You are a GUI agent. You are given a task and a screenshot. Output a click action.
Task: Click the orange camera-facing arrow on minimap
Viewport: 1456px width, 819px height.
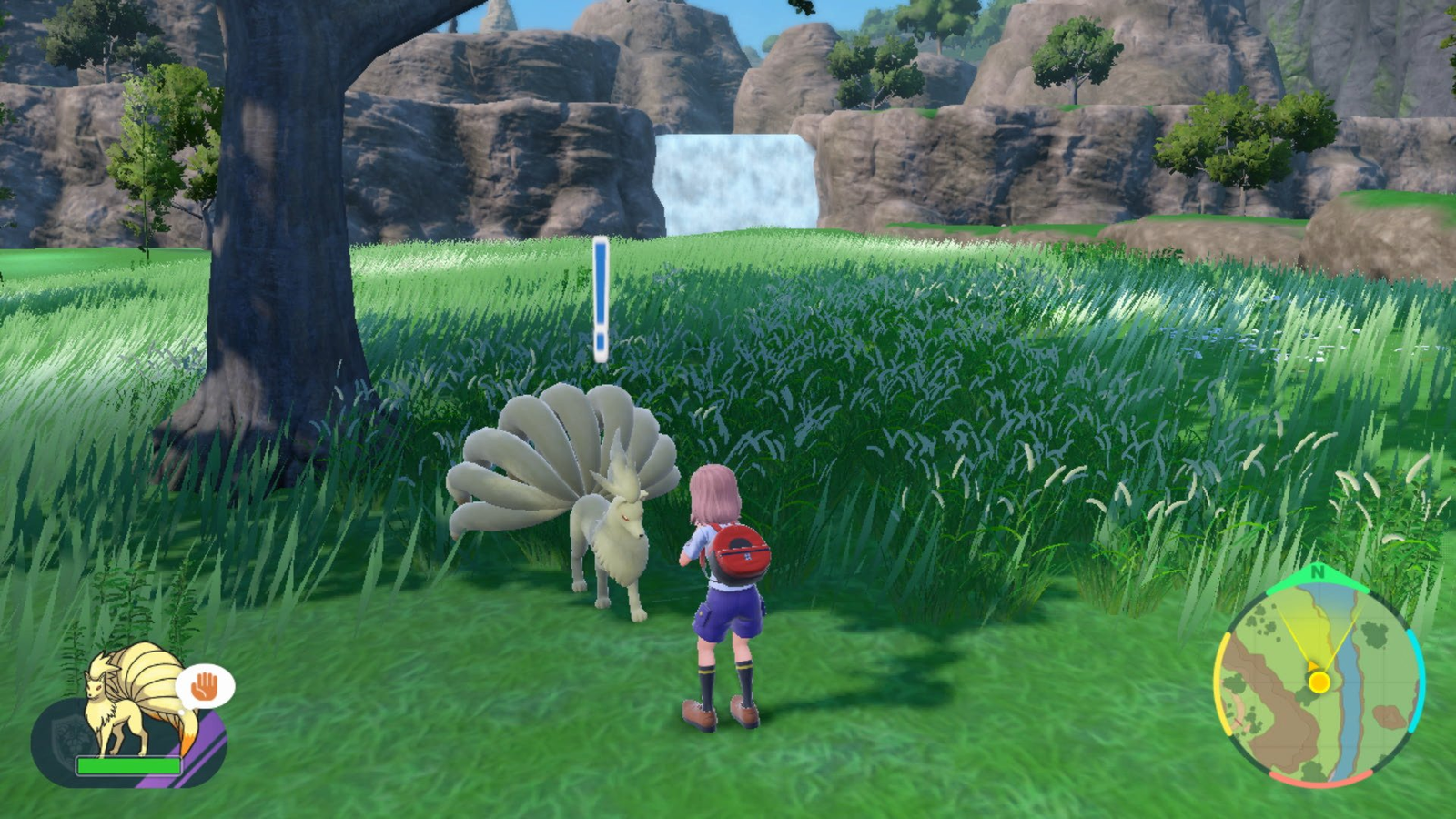[1313, 664]
